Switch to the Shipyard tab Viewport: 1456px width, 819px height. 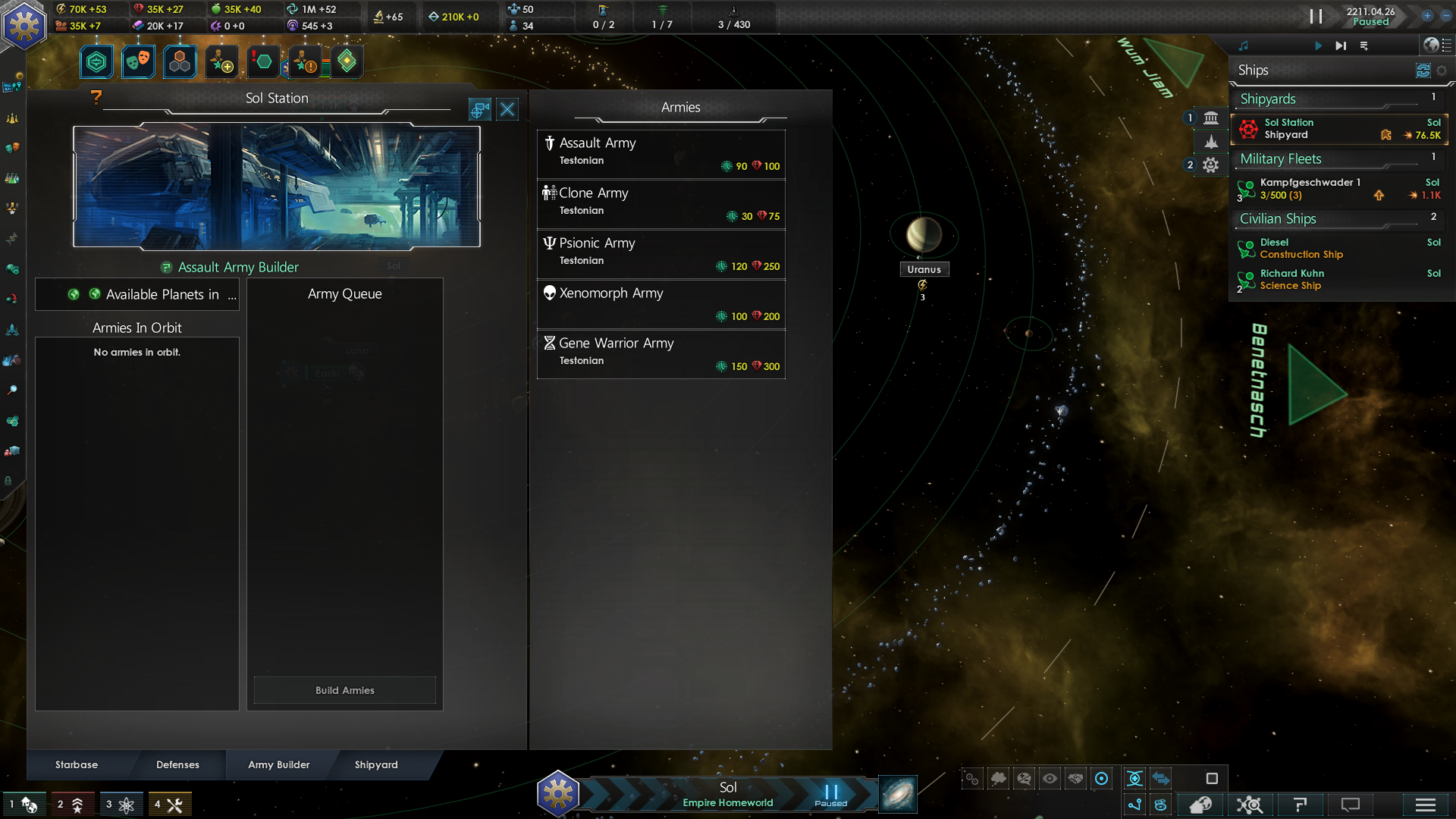pyautogui.click(x=376, y=764)
